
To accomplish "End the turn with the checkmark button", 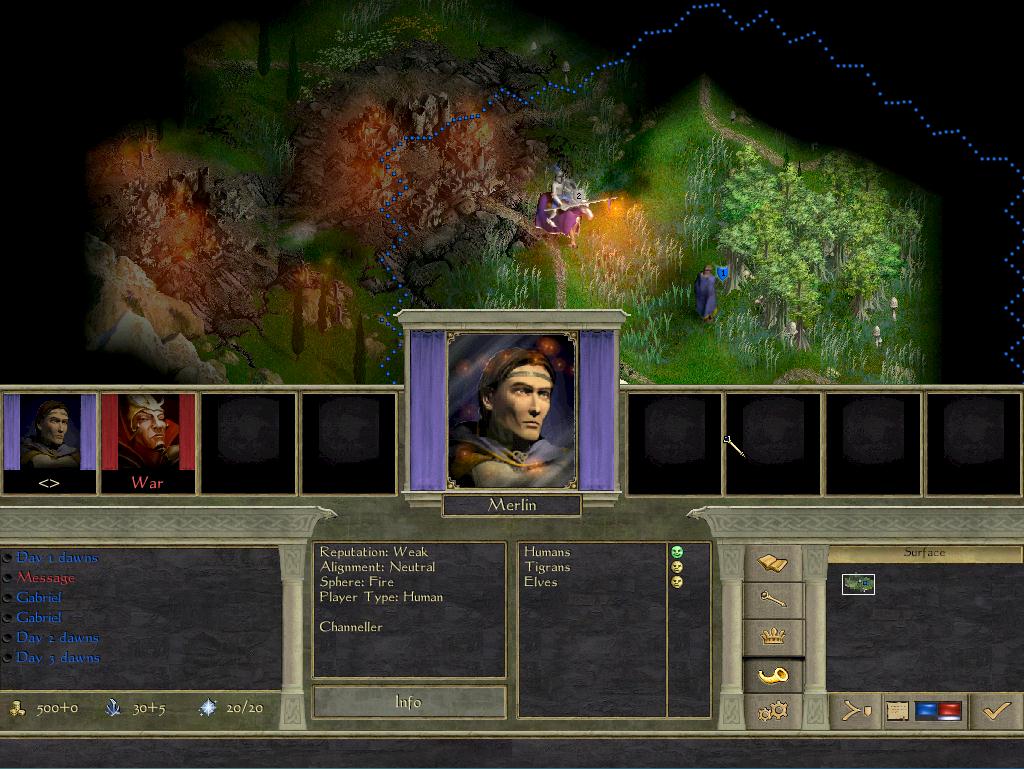I will tap(995, 711).
